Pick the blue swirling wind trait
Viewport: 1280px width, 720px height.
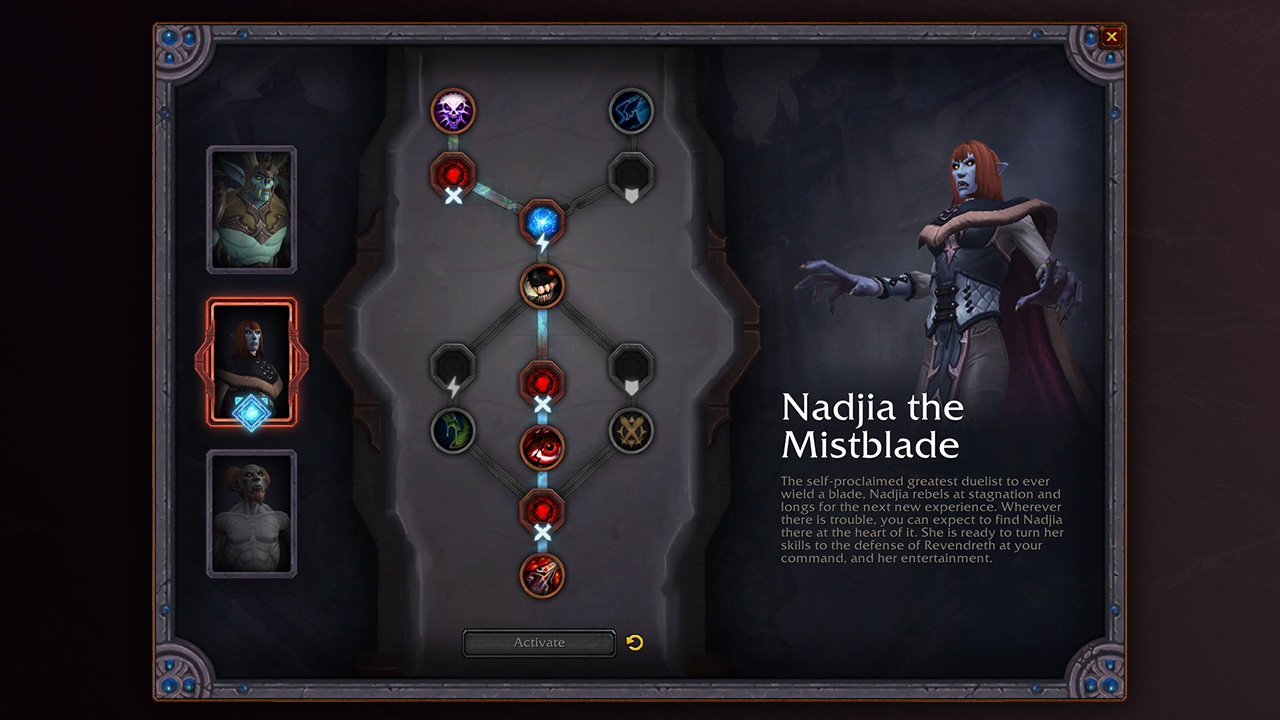pos(631,110)
